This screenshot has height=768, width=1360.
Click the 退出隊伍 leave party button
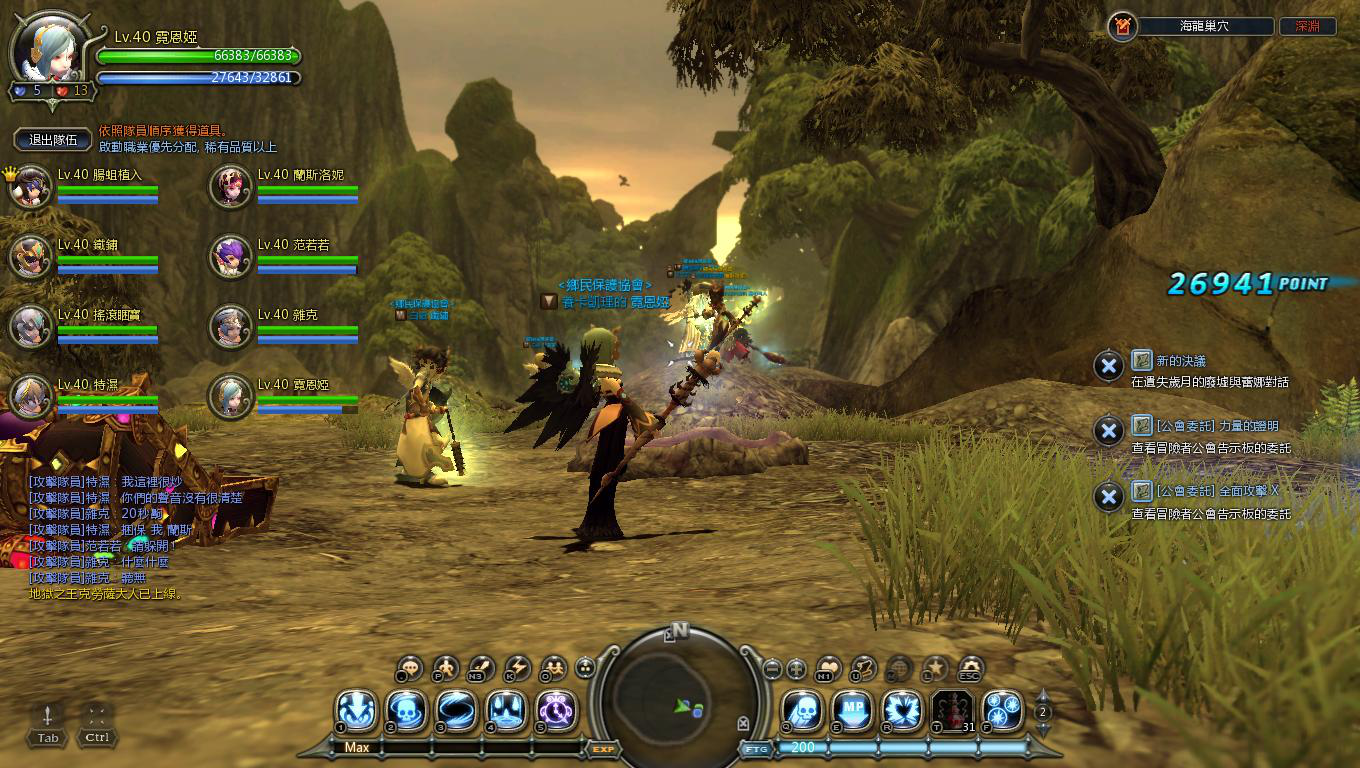[53, 140]
